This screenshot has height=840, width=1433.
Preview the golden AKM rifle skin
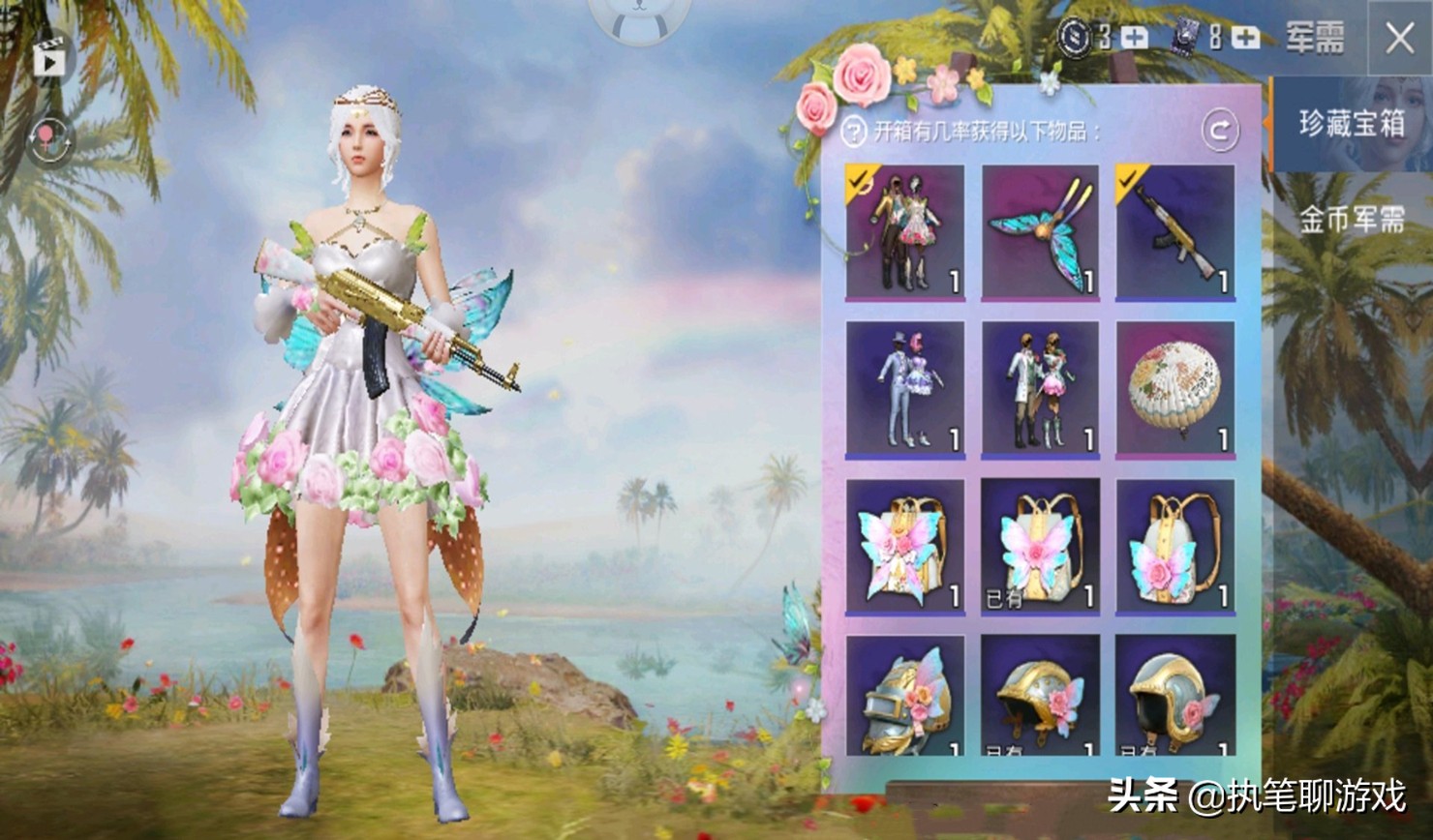tap(1174, 232)
